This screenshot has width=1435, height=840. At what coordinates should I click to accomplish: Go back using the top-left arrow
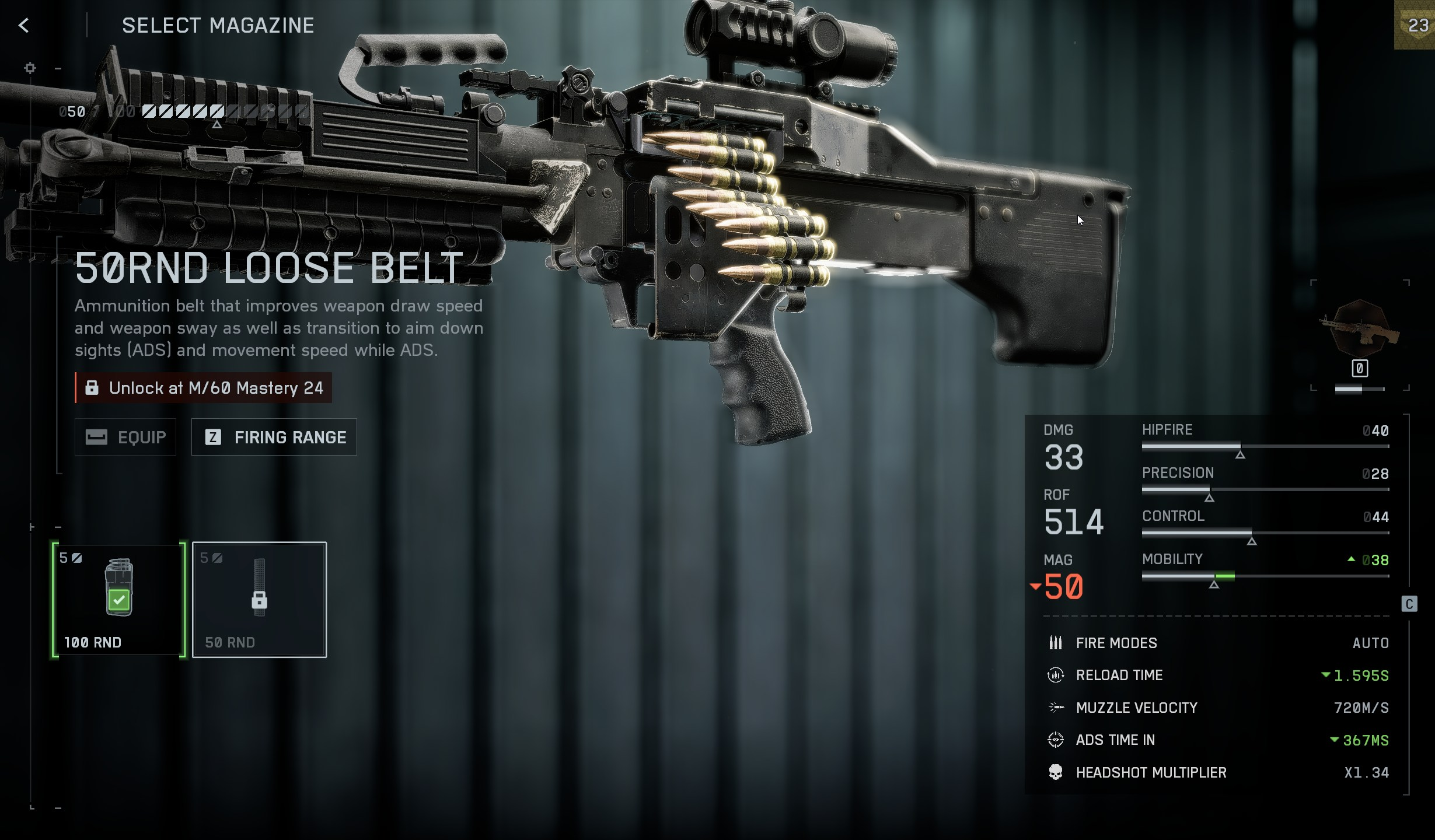(24, 25)
